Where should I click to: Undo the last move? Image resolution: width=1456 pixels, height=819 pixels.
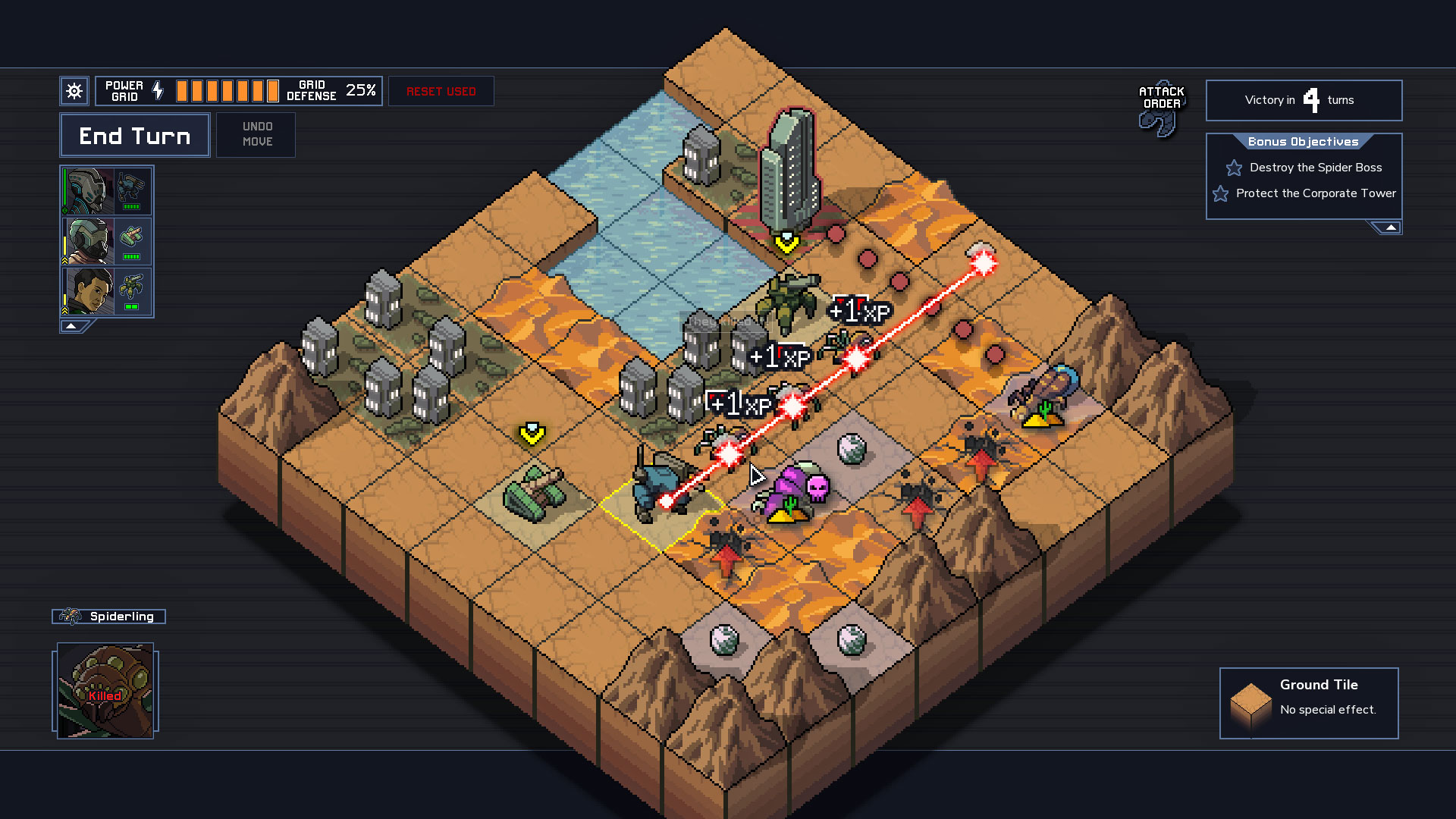[256, 134]
